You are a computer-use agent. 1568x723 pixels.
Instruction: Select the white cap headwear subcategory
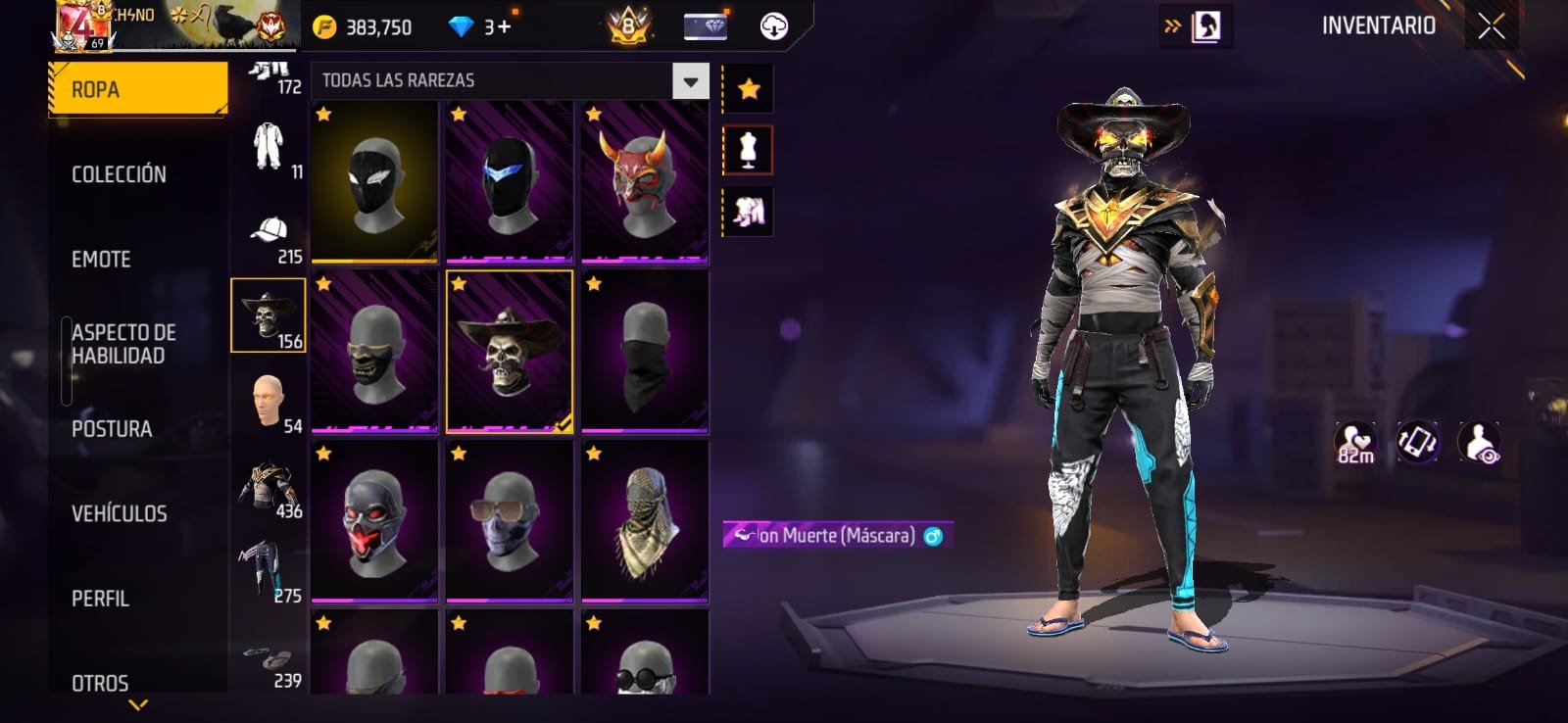[269, 238]
